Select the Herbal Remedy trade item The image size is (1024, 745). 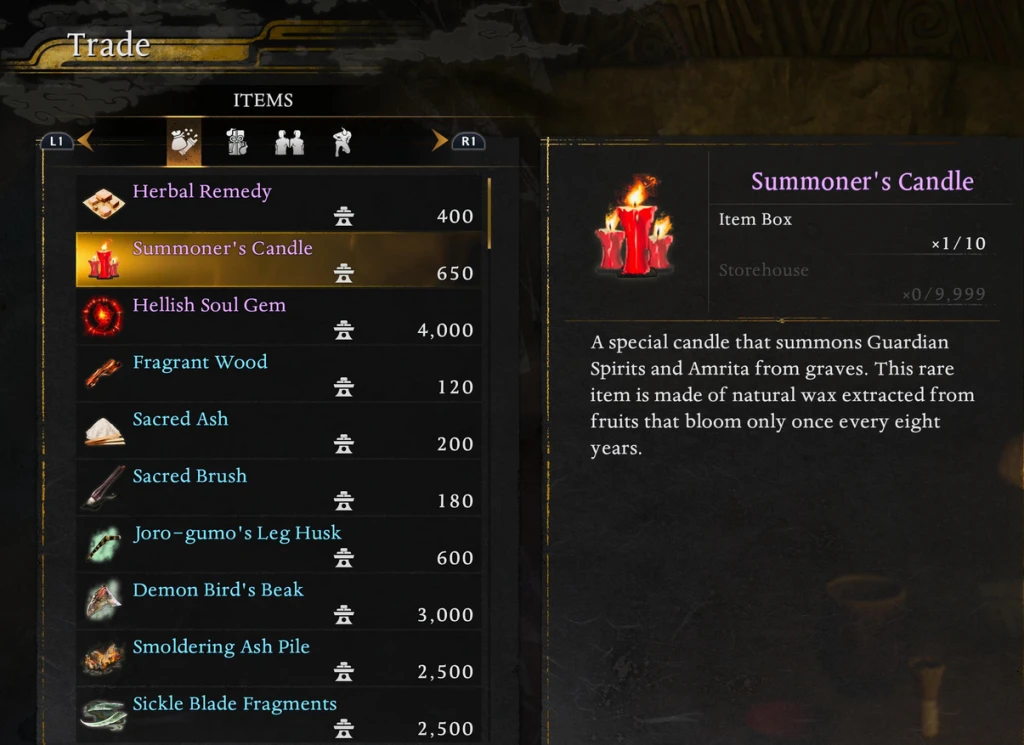click(x=278, y=203)
